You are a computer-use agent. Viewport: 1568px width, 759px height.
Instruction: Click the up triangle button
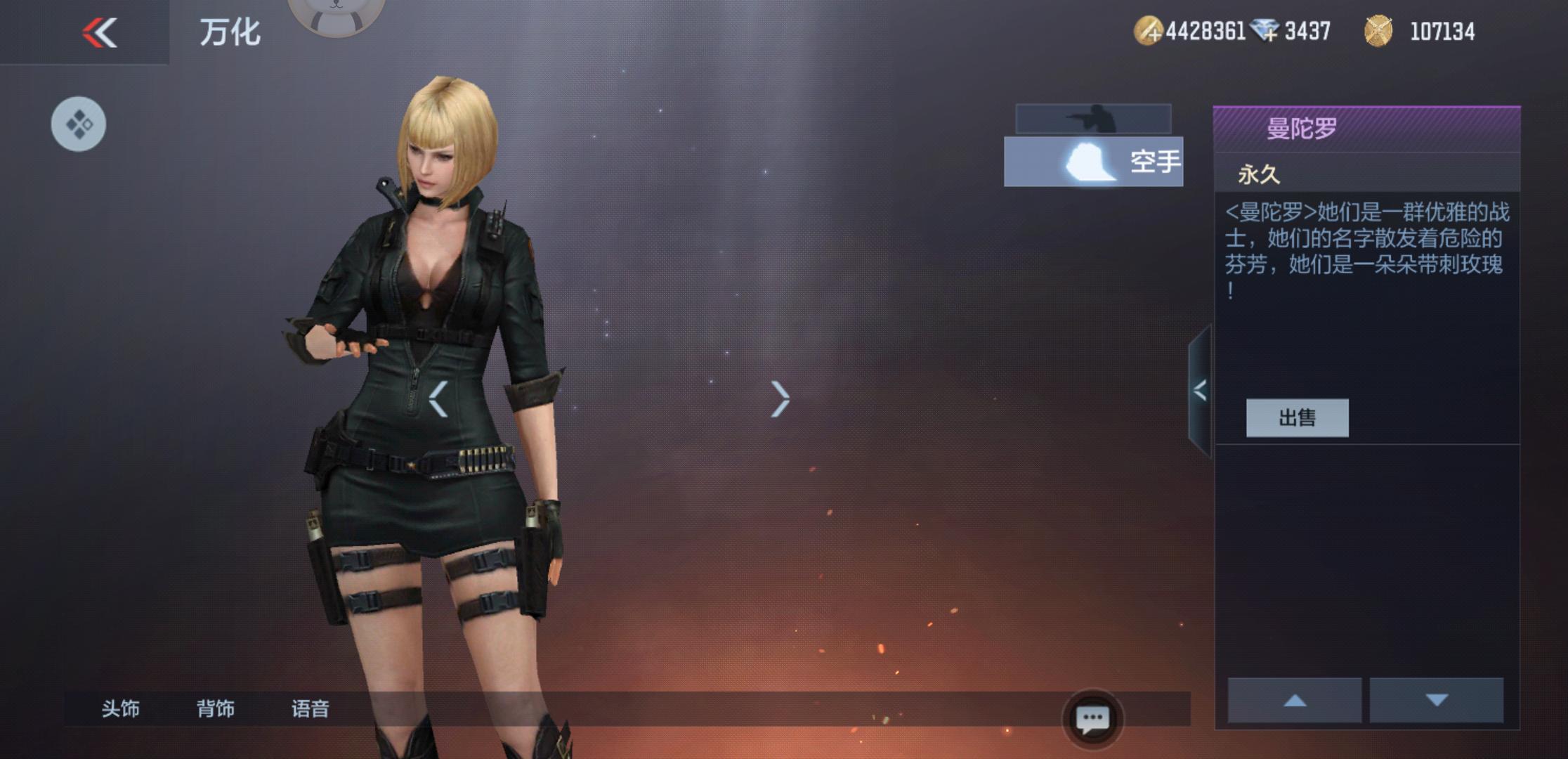pyautogui.click(x=1294, y=700)
